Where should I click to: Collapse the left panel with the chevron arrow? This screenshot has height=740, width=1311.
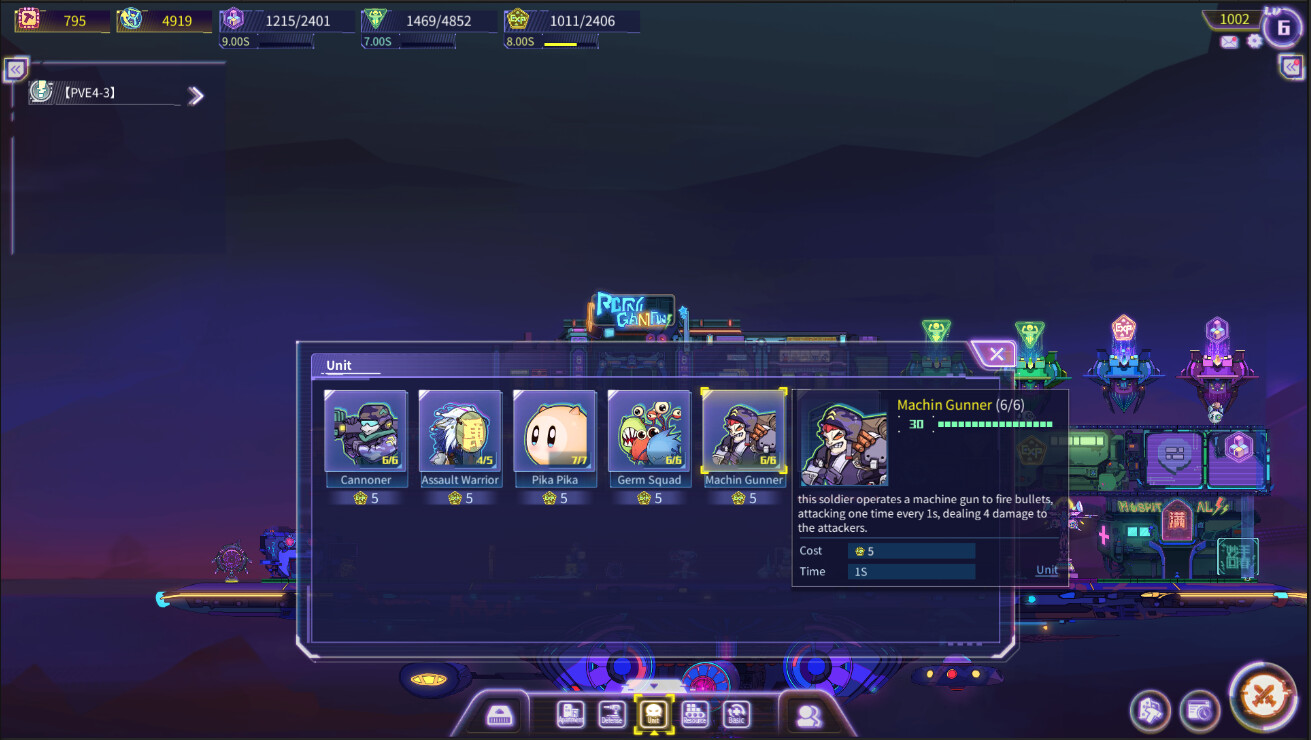[15, 70]
